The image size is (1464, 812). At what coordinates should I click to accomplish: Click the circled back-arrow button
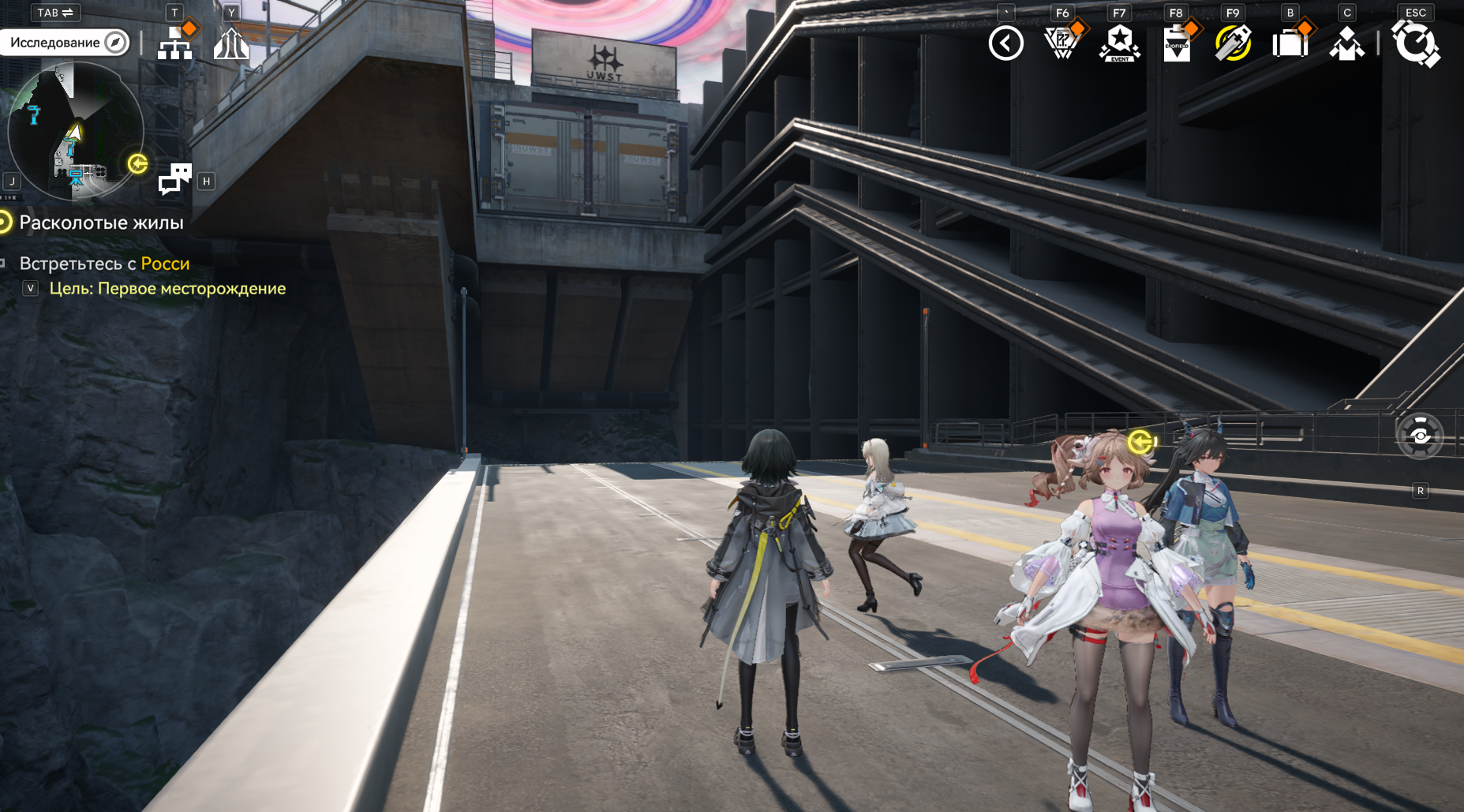[x=1005, y=43]
